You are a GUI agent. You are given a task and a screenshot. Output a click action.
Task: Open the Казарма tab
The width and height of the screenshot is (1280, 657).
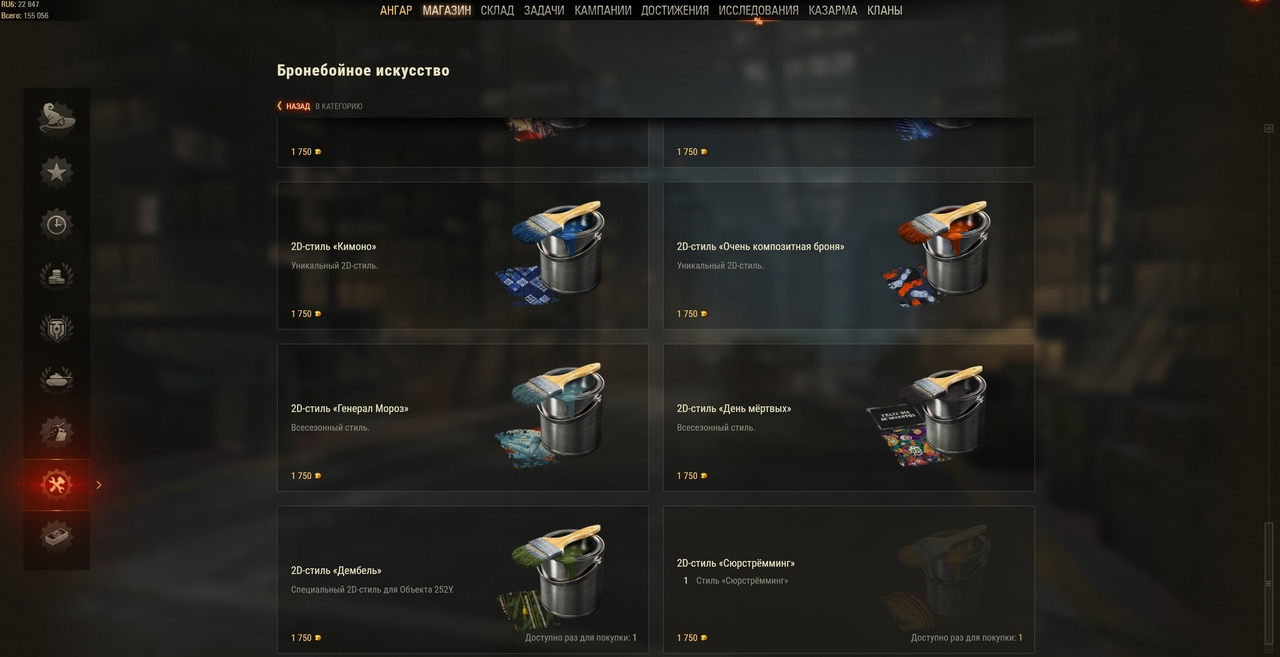[833, 11]
